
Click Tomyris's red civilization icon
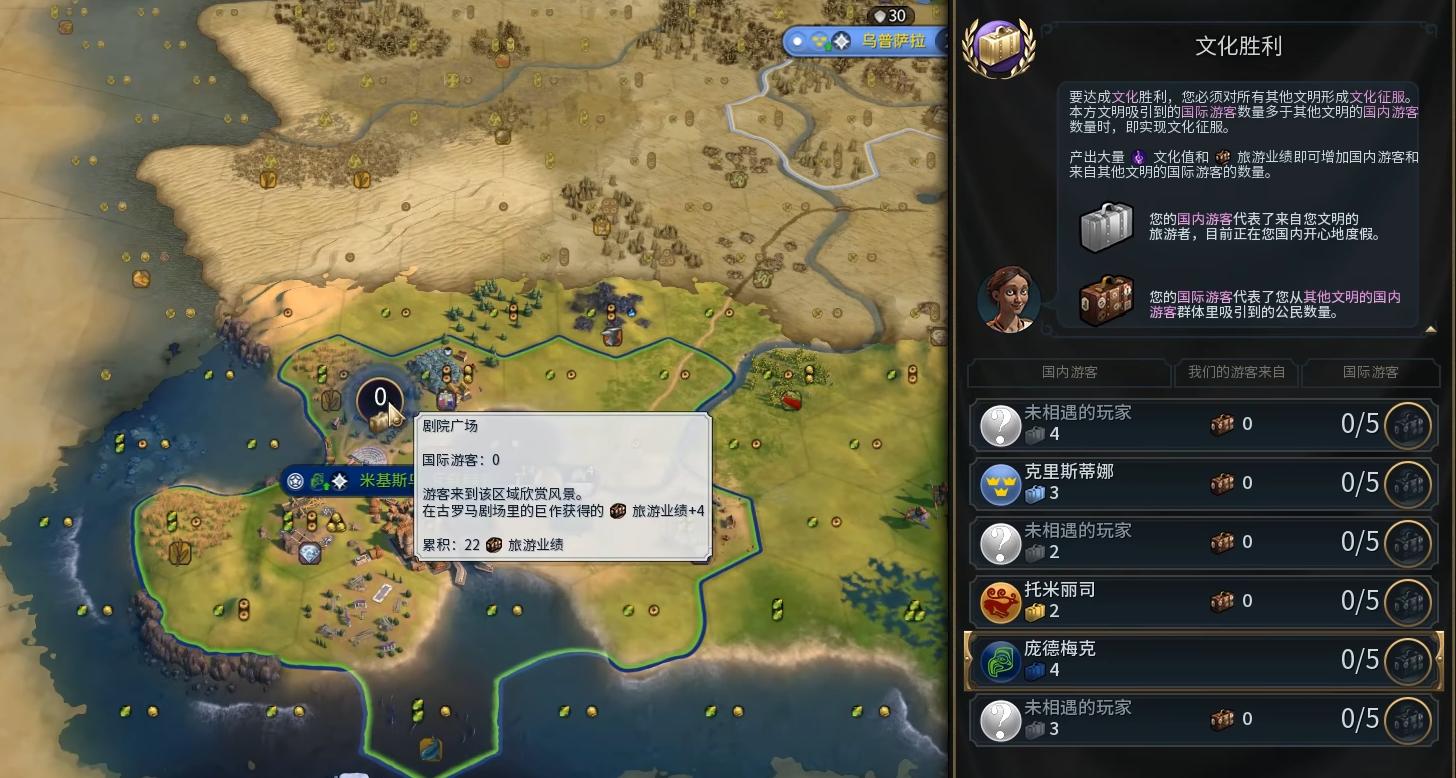click(x=1000, y=601)
